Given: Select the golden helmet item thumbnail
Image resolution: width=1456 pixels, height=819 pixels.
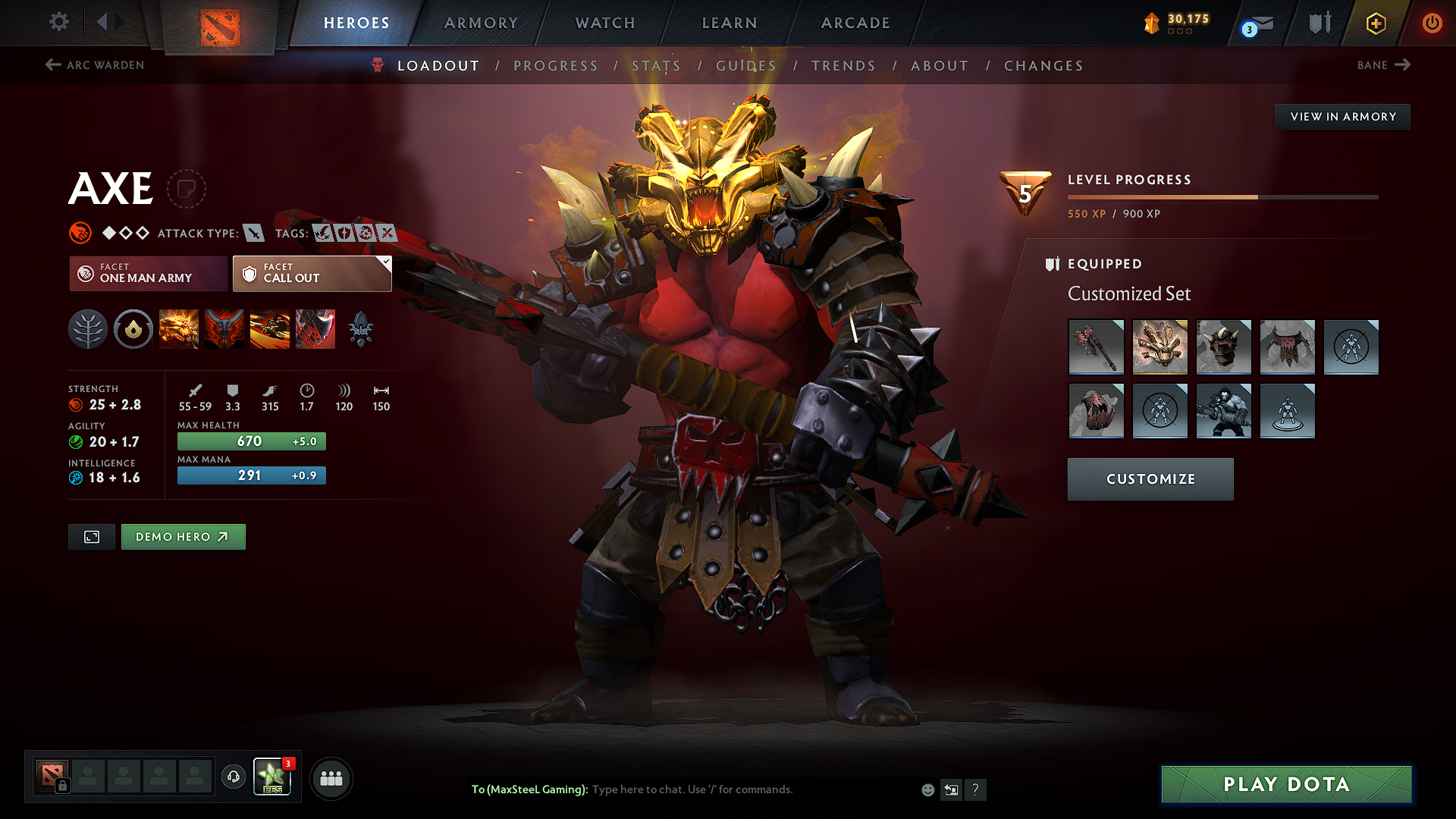Looking at the screenshot, I should click(1160, 347).
